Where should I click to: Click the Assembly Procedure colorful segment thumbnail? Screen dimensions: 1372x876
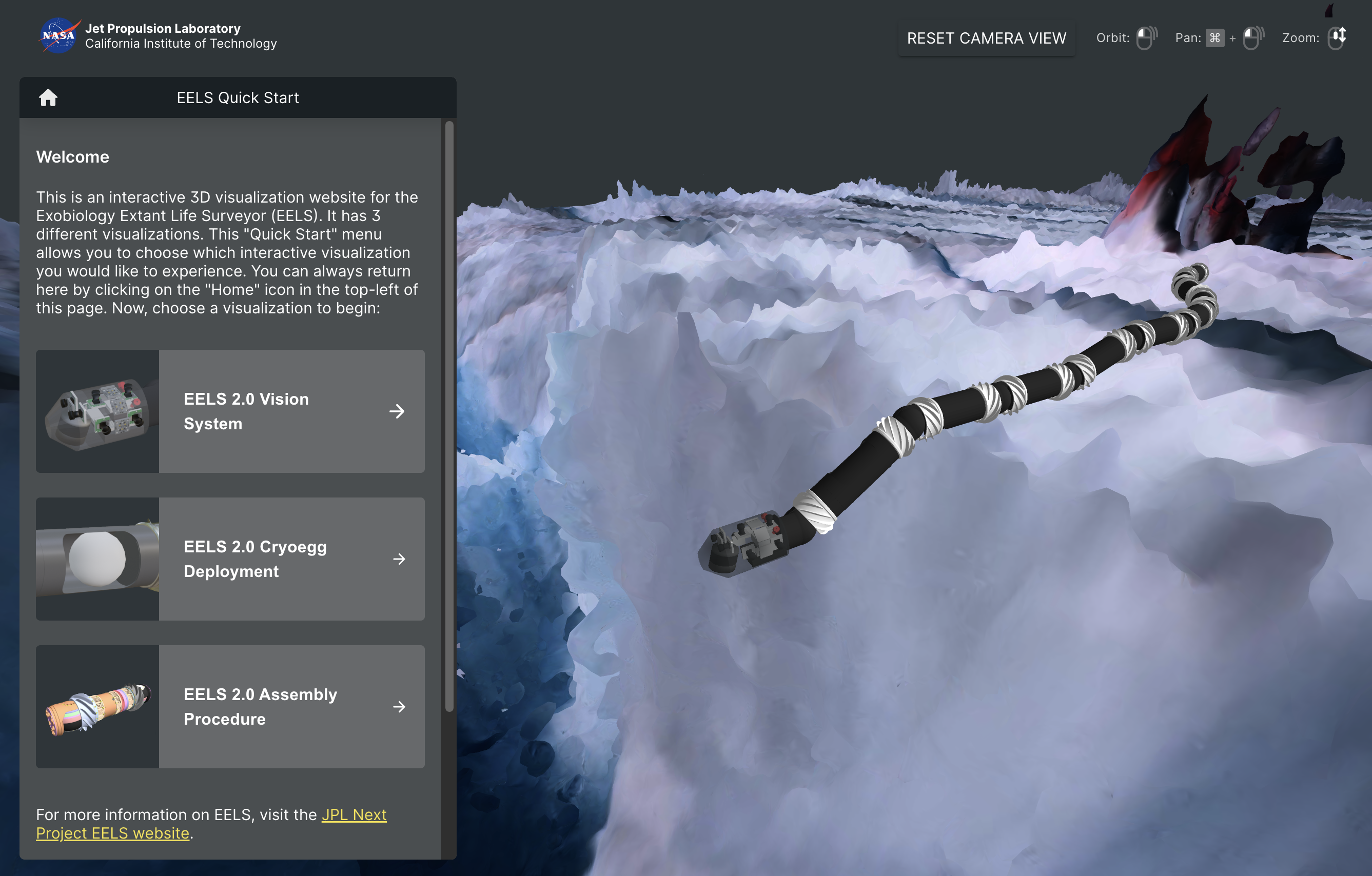[x=97, y=706]
